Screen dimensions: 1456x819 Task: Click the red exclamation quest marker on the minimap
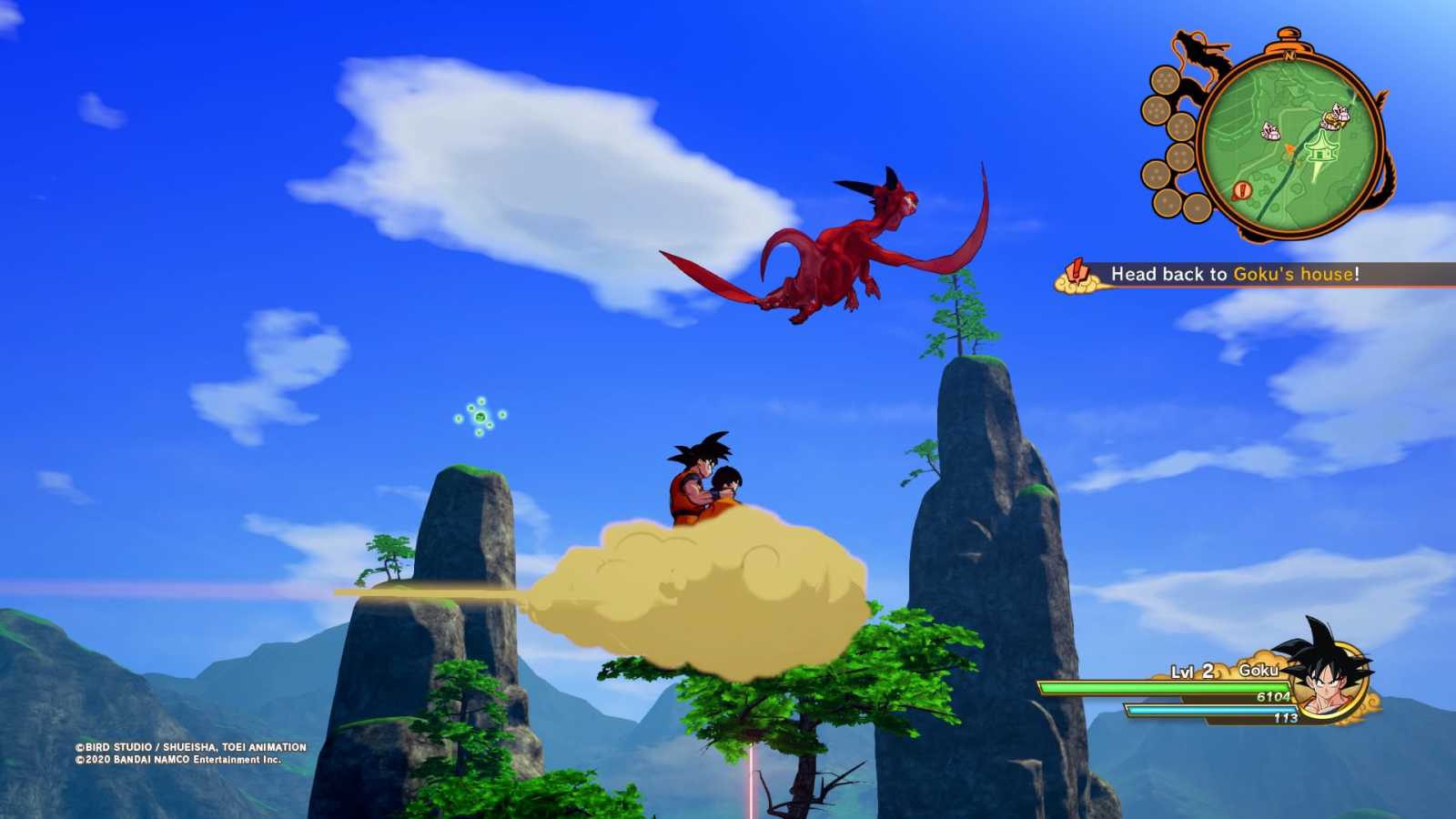1242,190
